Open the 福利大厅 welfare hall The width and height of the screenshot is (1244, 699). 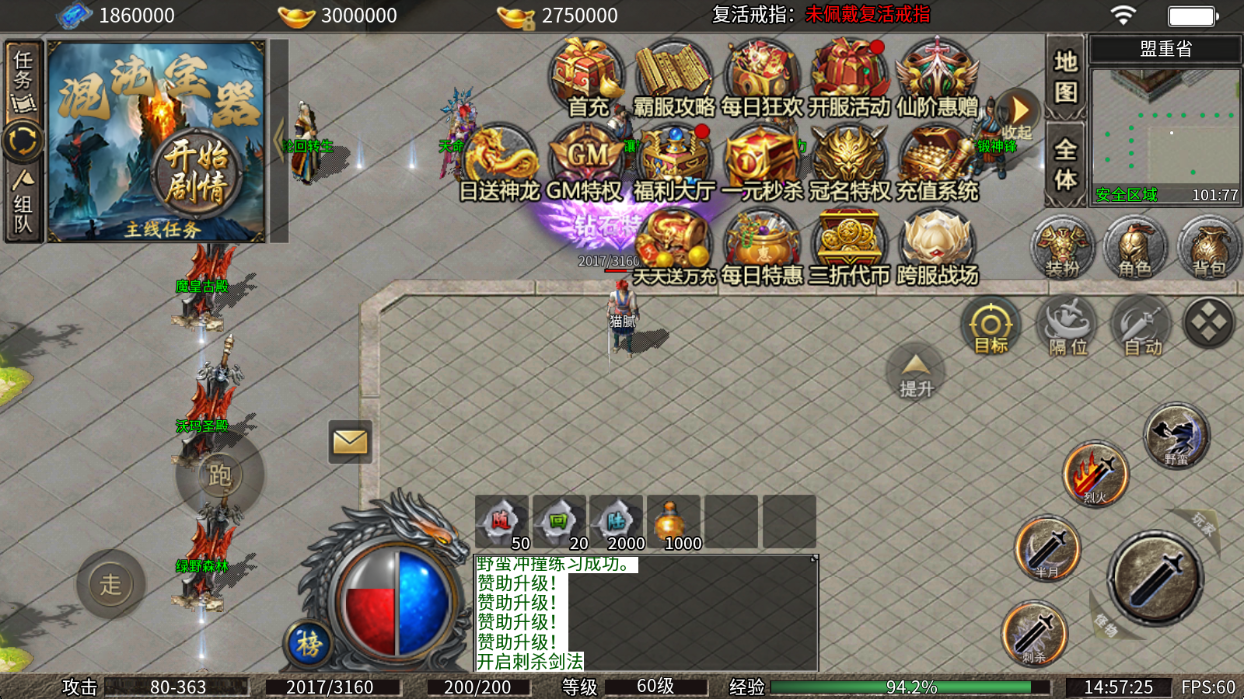click(x=673, y=160)
